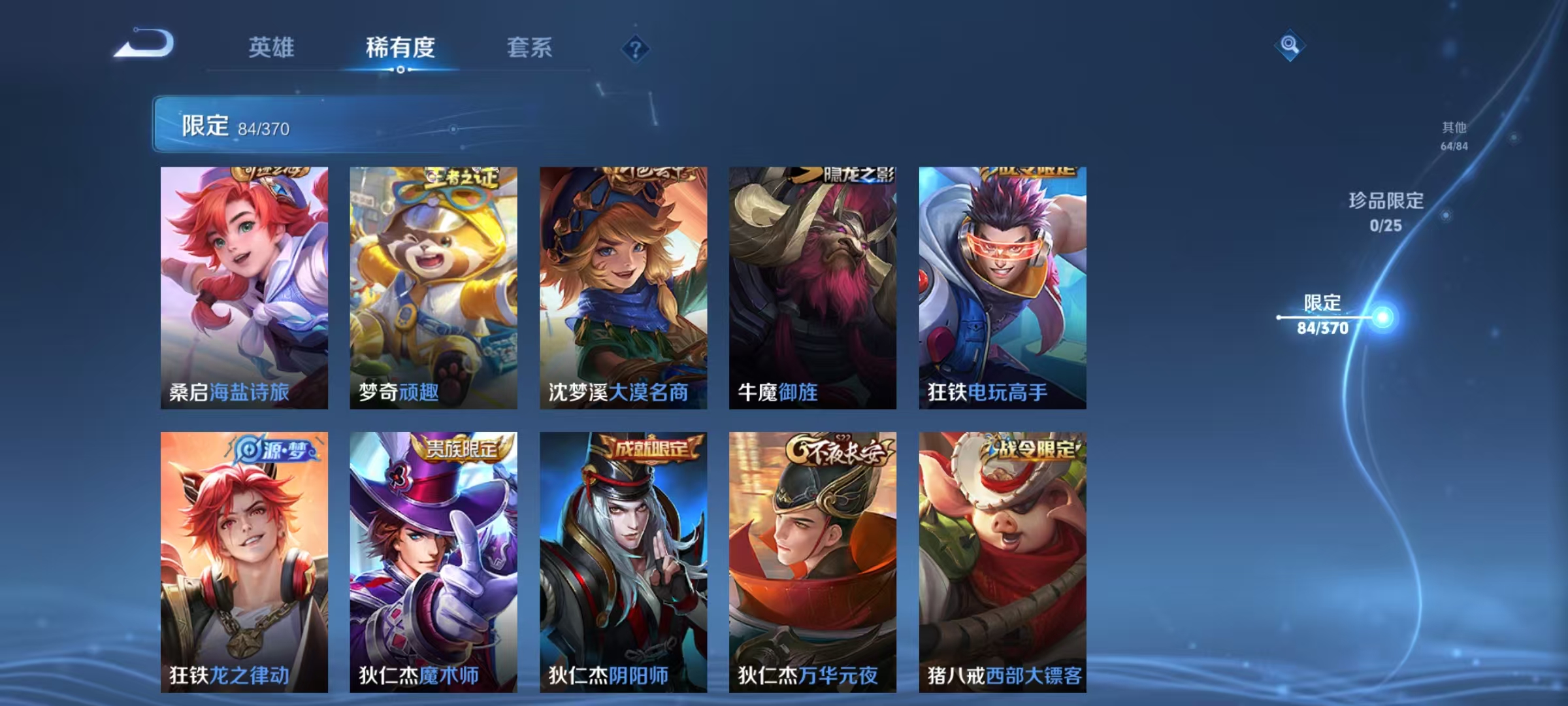Switch to the 英雄 tab

coord(272,48)
